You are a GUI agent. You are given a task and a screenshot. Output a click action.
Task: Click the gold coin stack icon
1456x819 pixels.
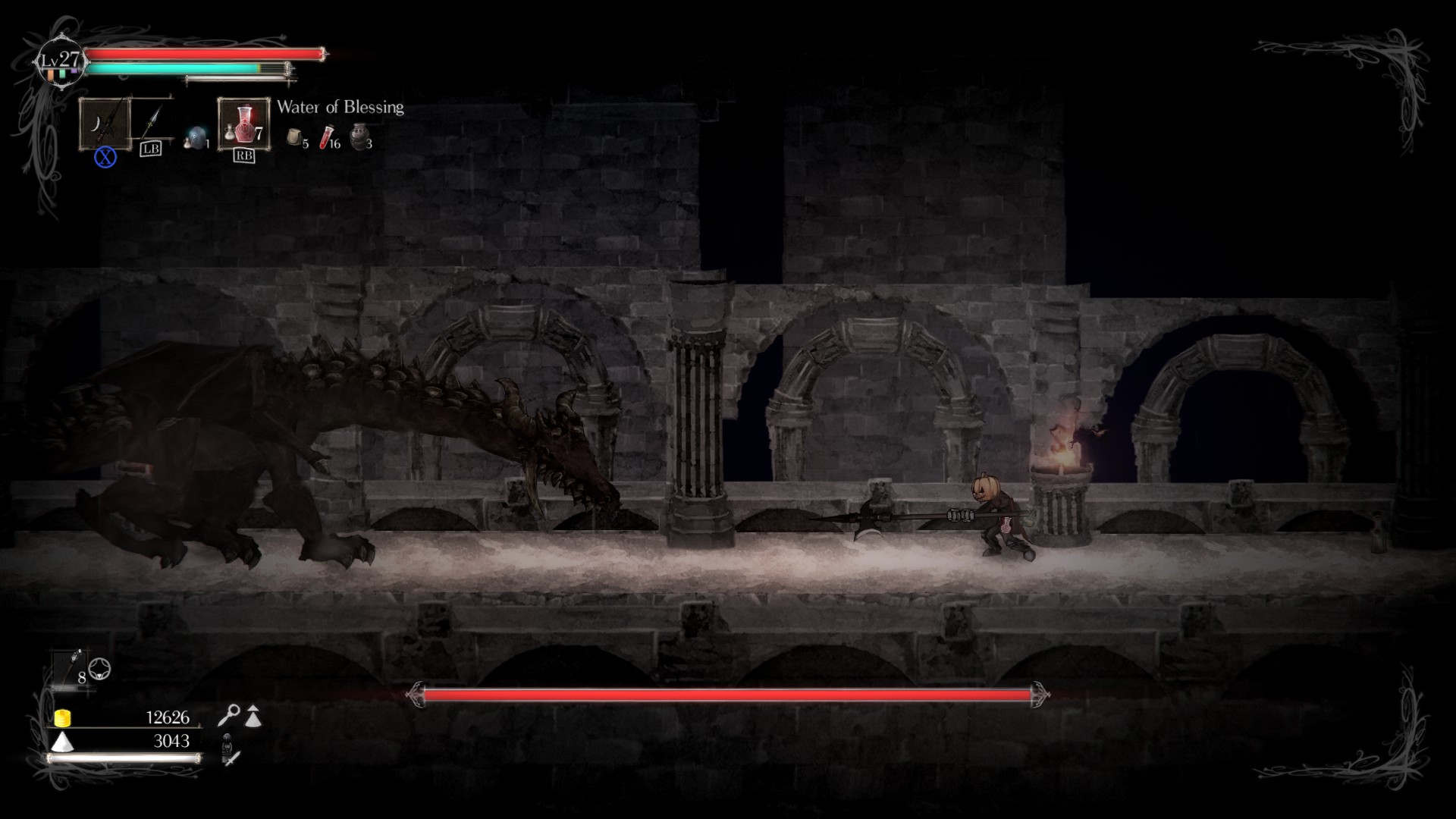(62, 717)
